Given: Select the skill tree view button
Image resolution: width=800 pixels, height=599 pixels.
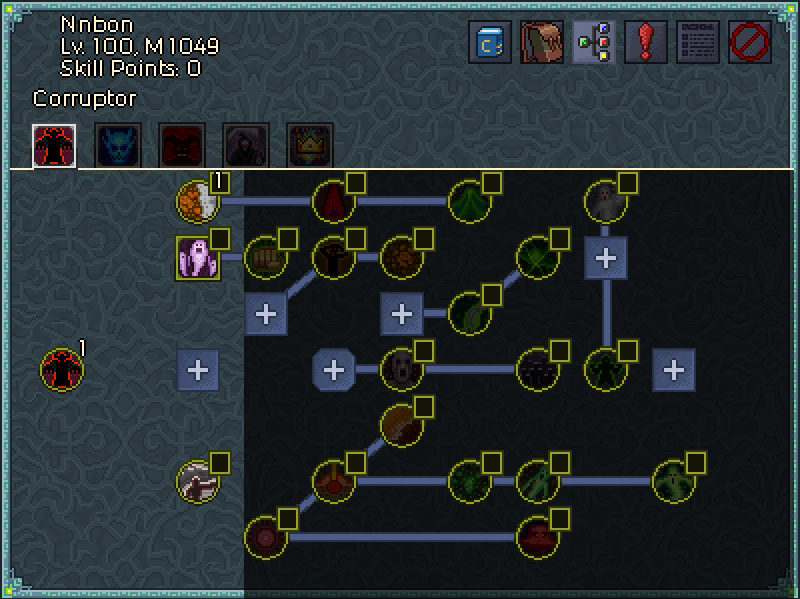Looking at the screenshot, I should [x=594, y=43].
